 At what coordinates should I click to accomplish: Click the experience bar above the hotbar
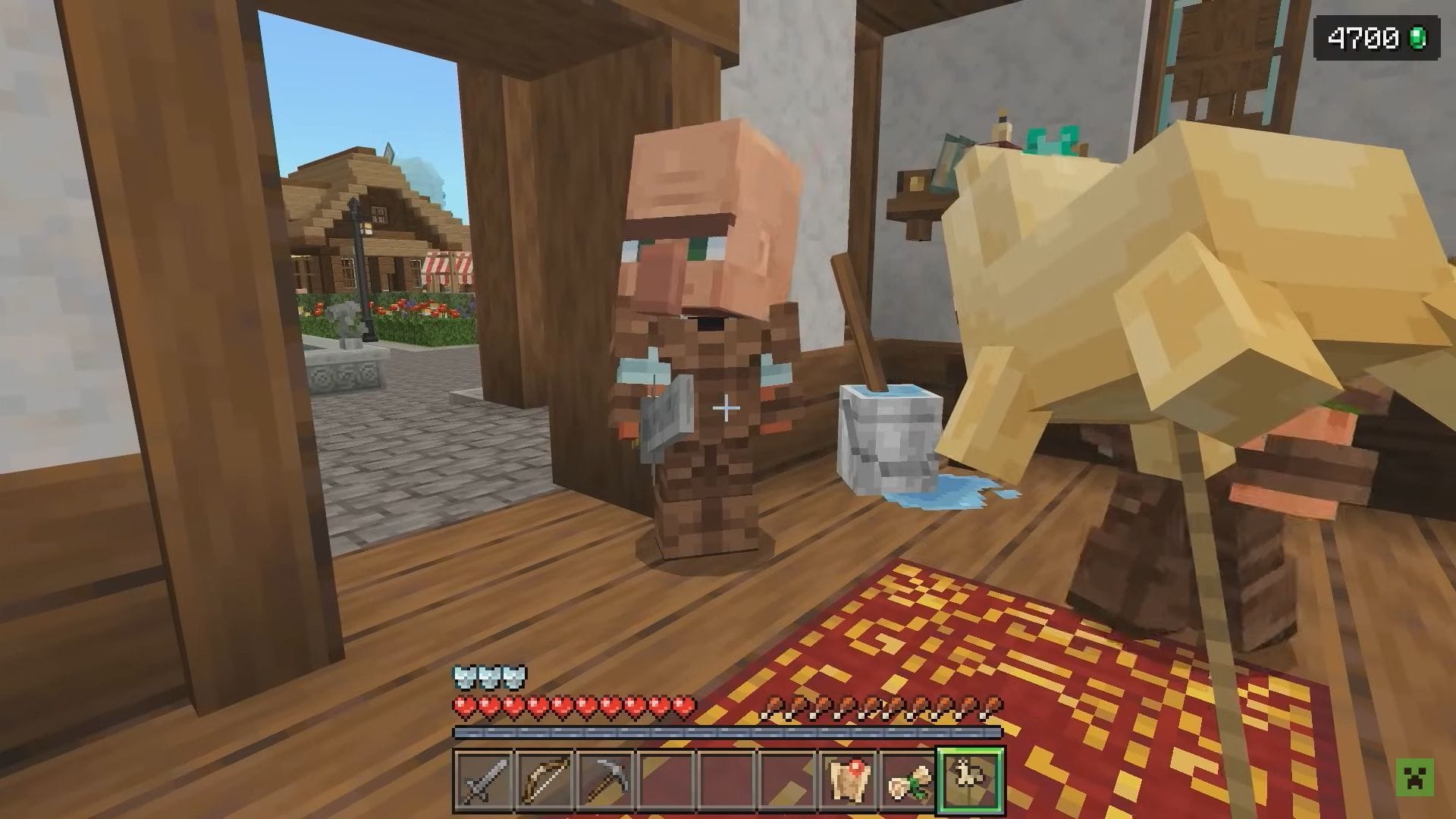coord(726,733)
